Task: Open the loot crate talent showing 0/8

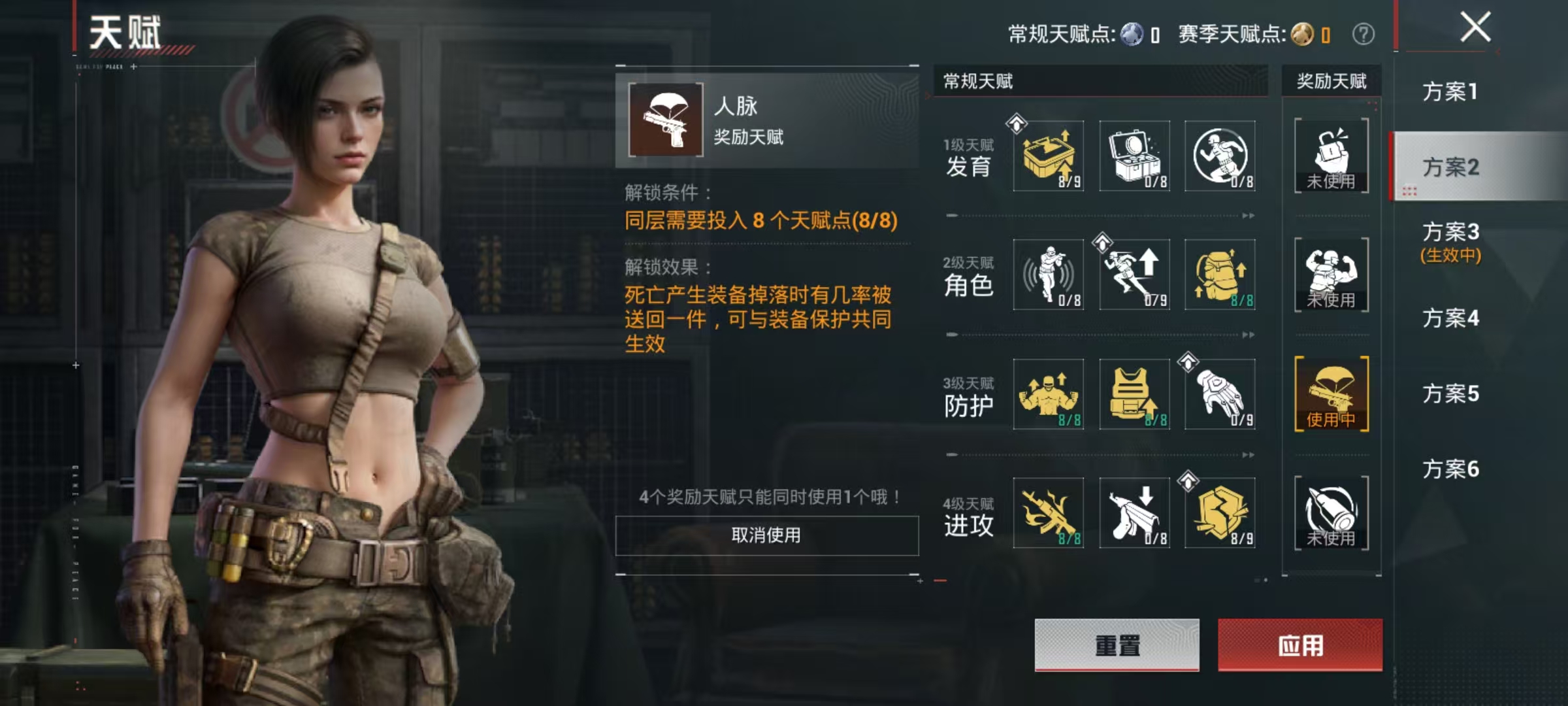Action: click(x=1135, y=156)
